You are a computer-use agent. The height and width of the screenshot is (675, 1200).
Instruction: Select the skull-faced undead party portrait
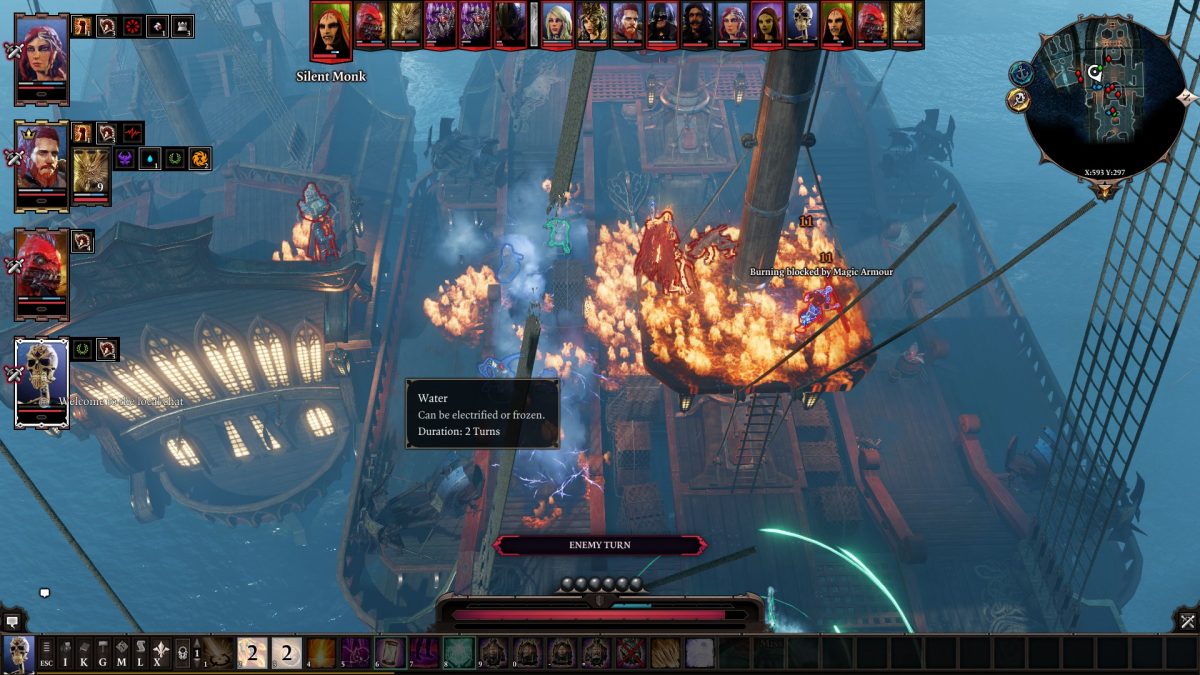tap(42, 381)
